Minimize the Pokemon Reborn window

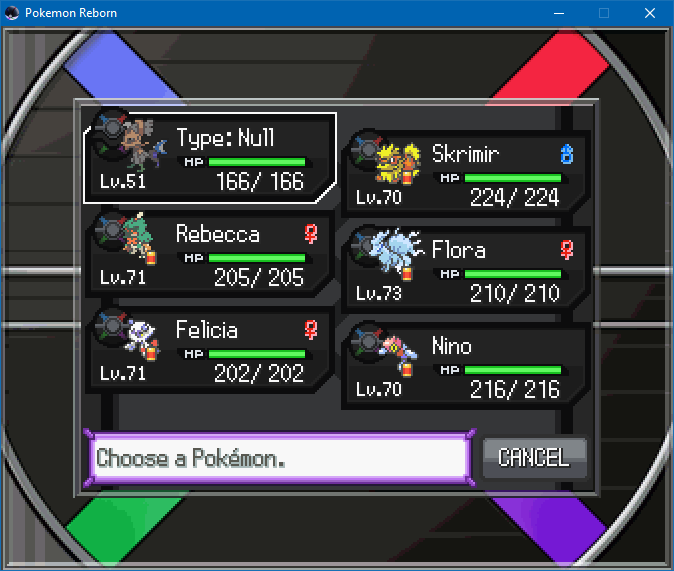coord(558,13)
